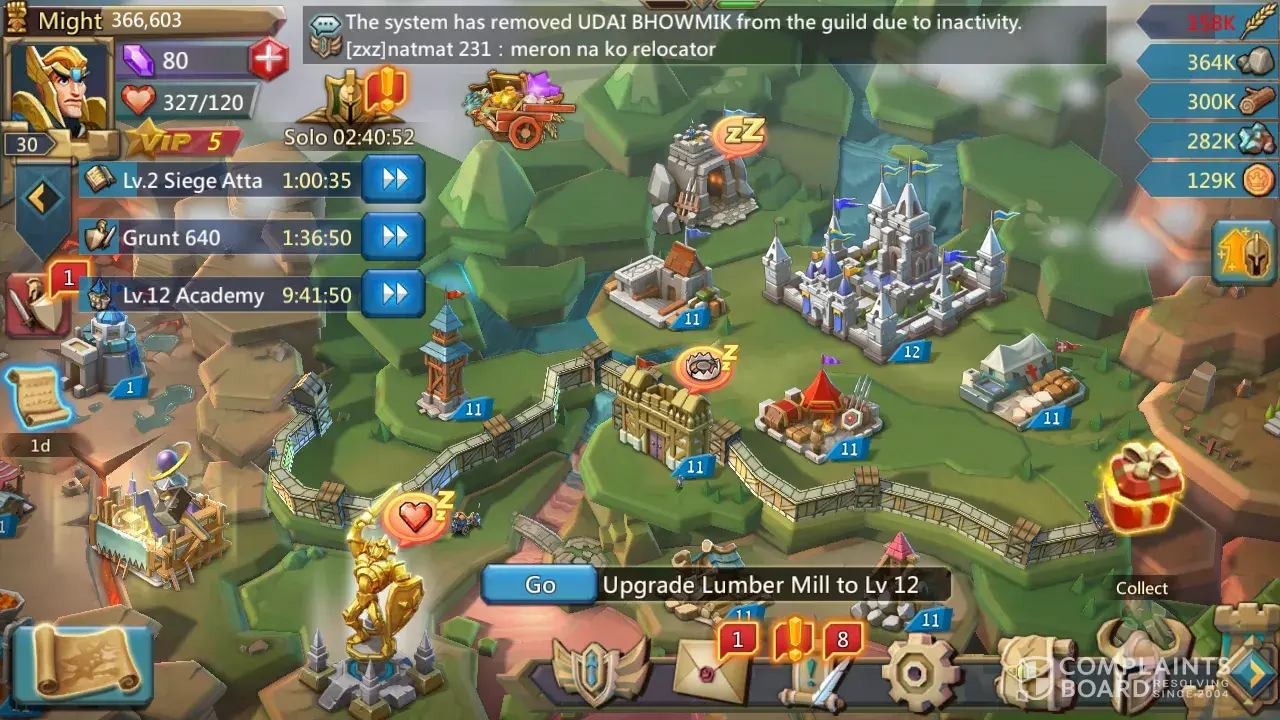Open the mail envelope

(712, 670)
